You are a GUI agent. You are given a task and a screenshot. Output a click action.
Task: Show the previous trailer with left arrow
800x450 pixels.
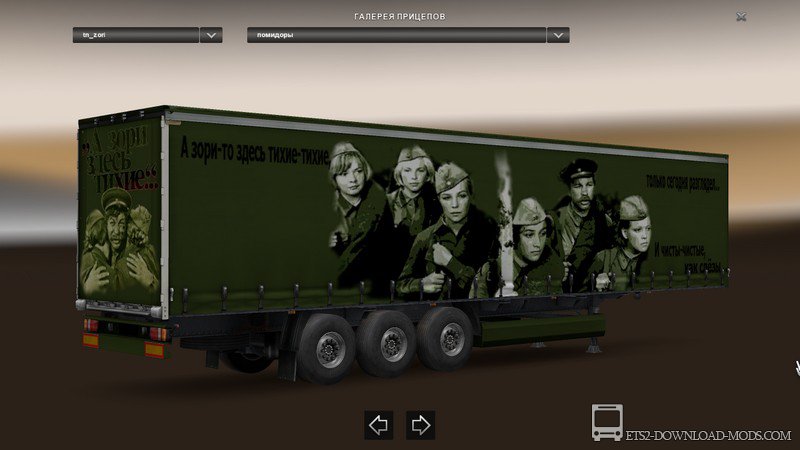[x=378, y=424]
